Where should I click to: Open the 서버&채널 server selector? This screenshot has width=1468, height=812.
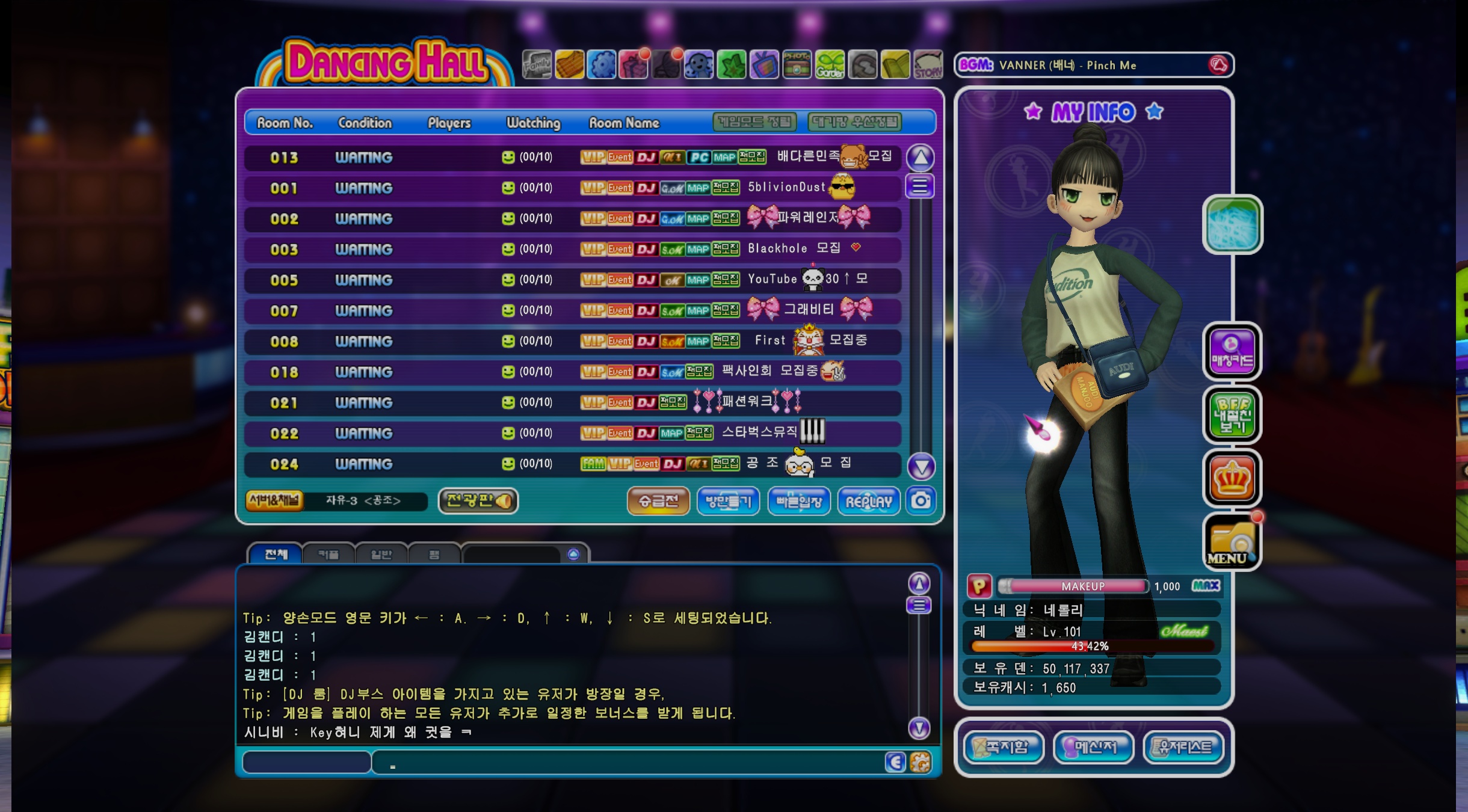click(274, 500)
